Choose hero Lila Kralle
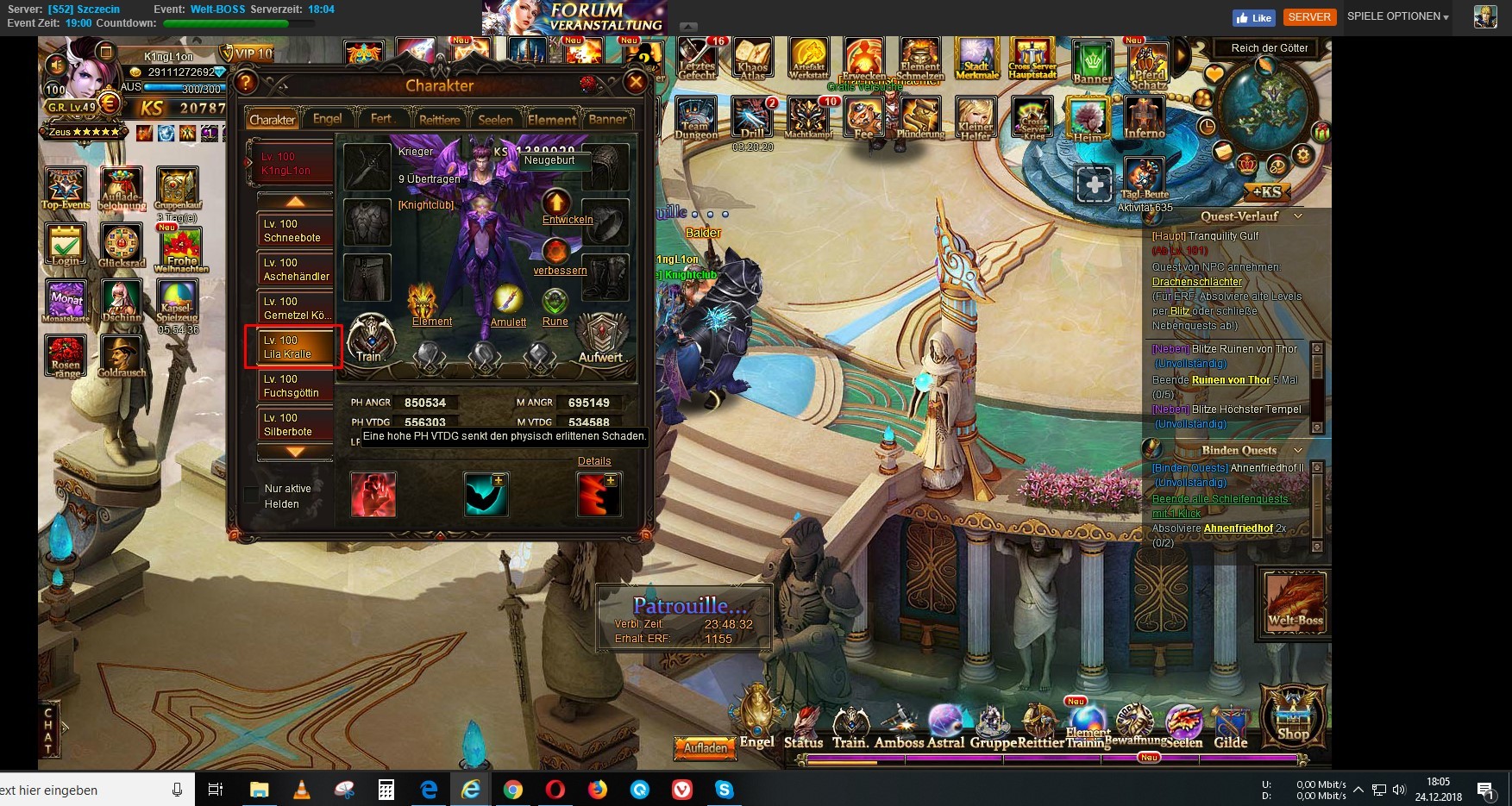The height and width of the screenshot is (806, 1512). tap(293, 347)
